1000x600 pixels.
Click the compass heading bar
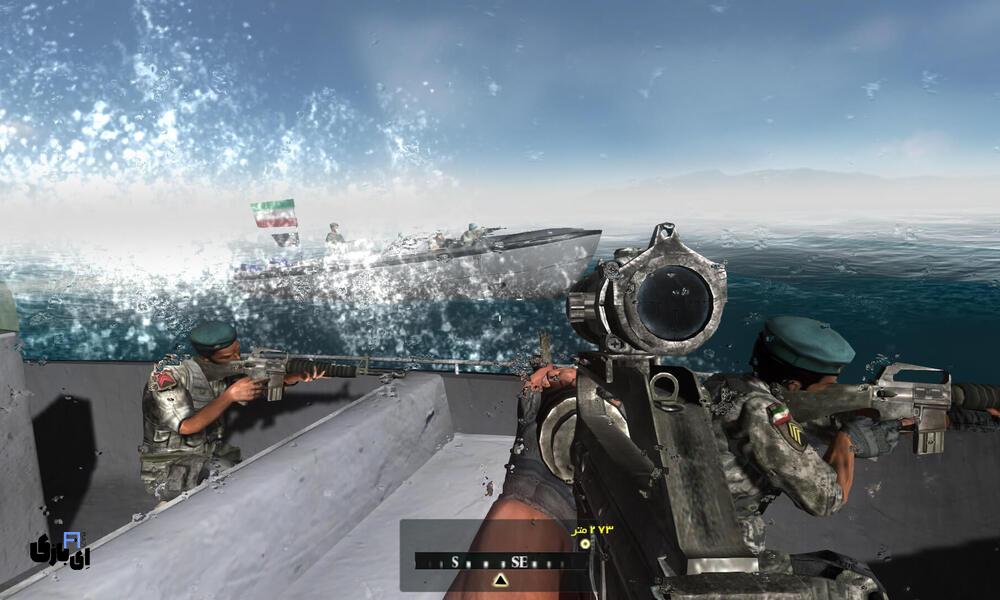pyautogui.click(x=500, y=562)
